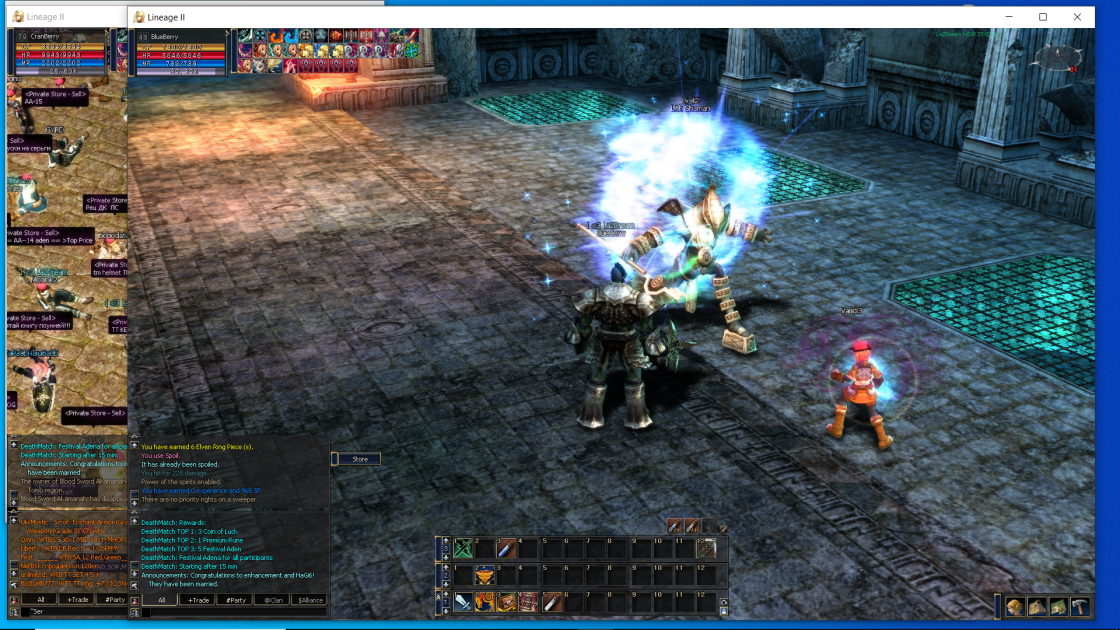Open the #Party chat tab
1120x630 pixels.
[236, 600]
